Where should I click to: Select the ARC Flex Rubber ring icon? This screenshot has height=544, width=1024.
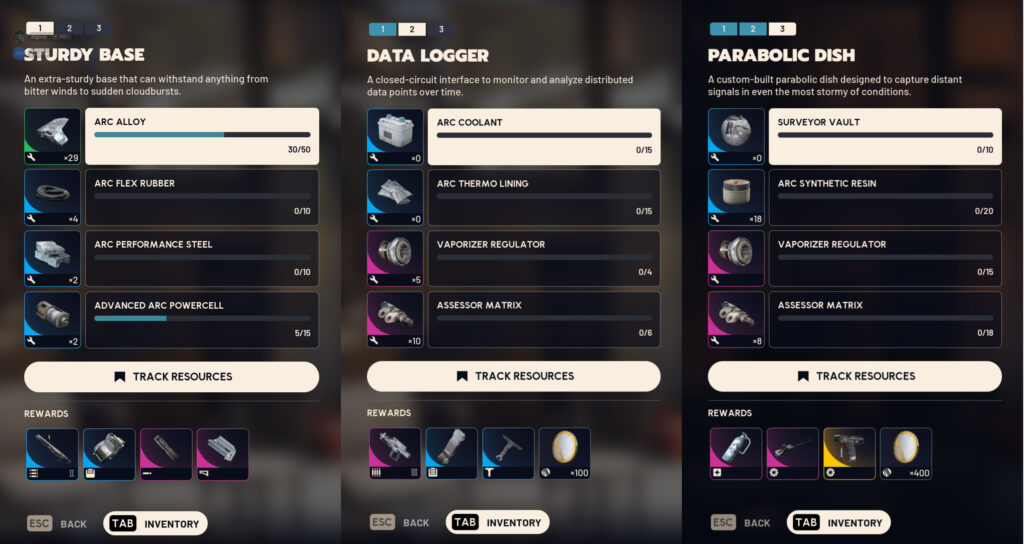[52, 197]
